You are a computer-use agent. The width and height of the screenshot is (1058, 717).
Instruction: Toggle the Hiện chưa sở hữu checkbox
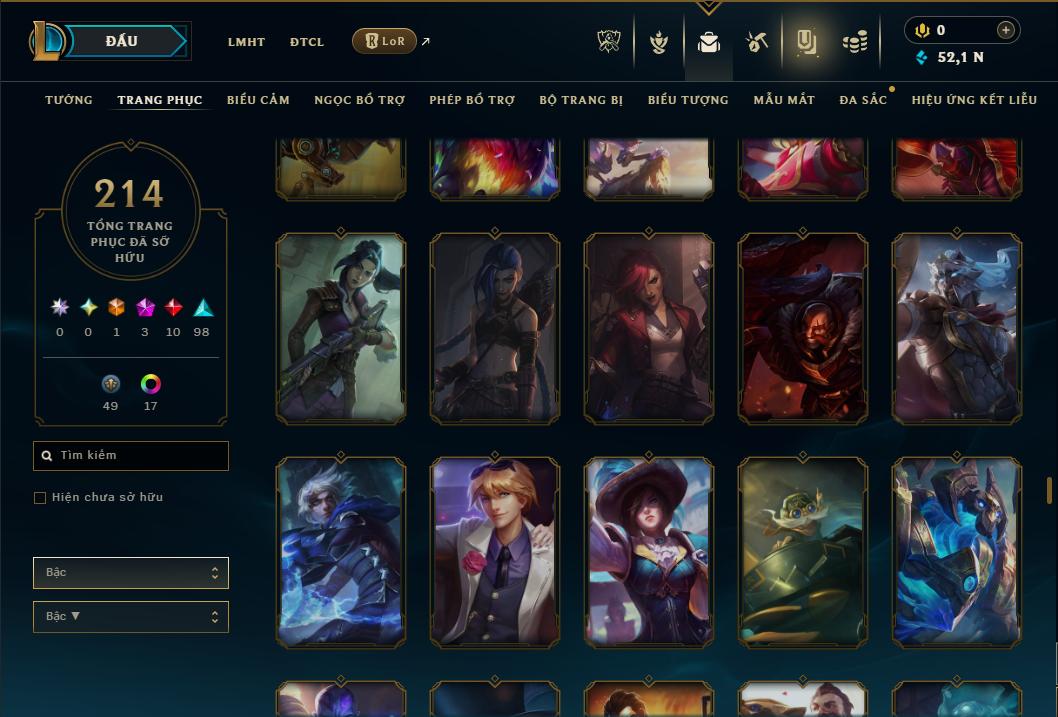(40, 498)
